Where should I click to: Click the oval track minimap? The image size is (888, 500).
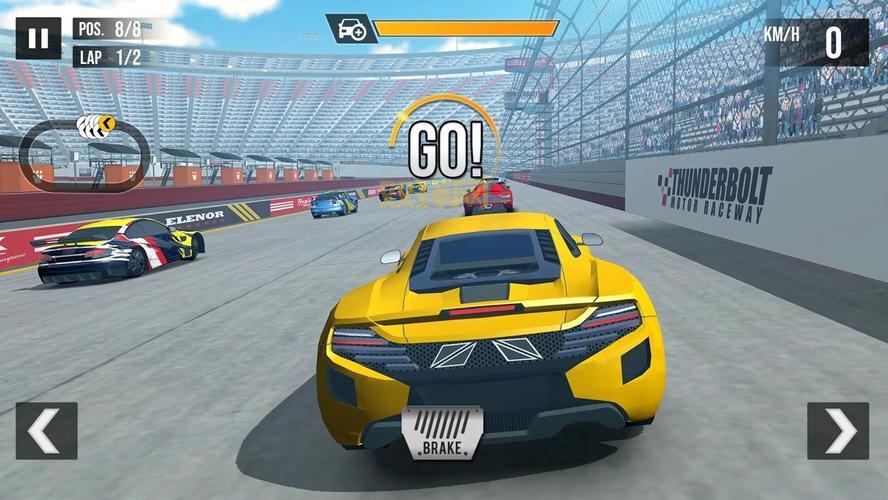[84, 155]
